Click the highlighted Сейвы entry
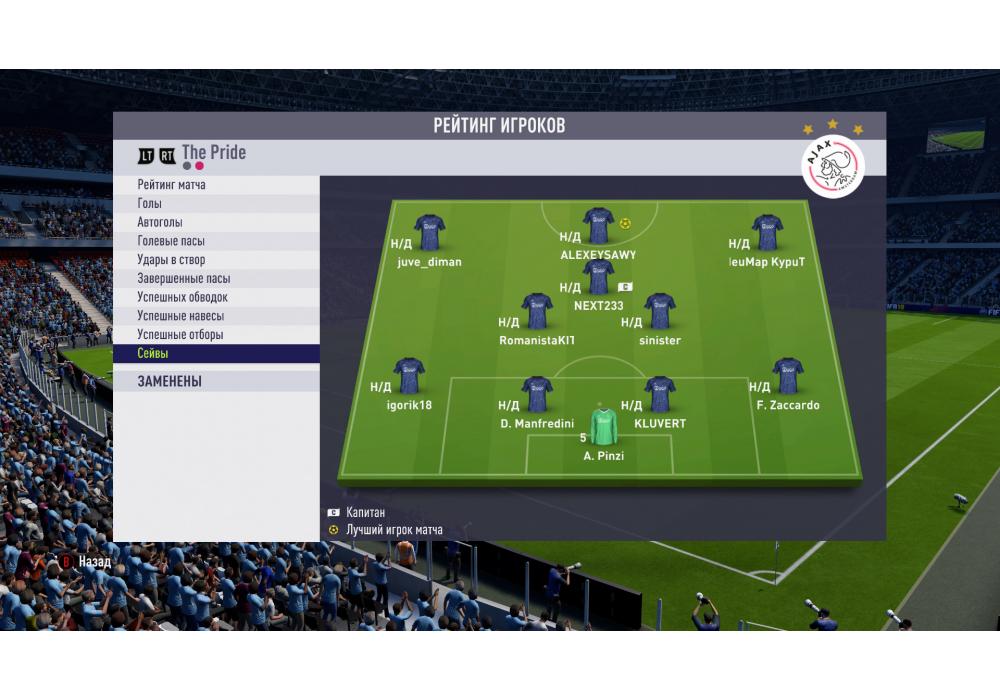The height and width of the screenshot is (700, 1000). [x=216, y=354]
